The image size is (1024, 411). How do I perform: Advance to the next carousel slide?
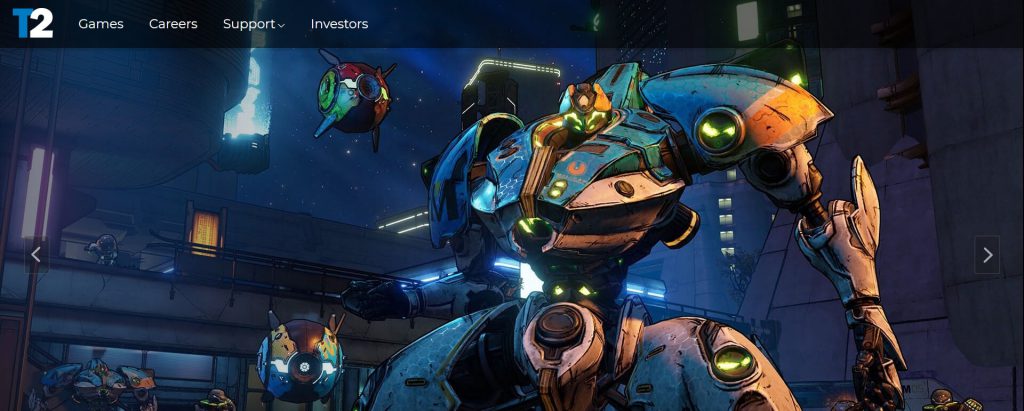click(987, 255)
